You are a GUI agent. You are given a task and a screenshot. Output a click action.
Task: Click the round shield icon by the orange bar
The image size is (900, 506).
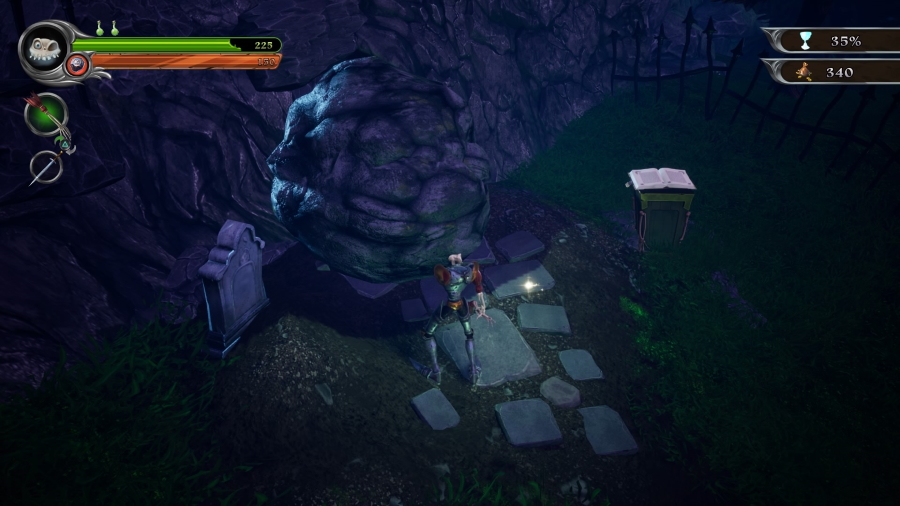77,66
